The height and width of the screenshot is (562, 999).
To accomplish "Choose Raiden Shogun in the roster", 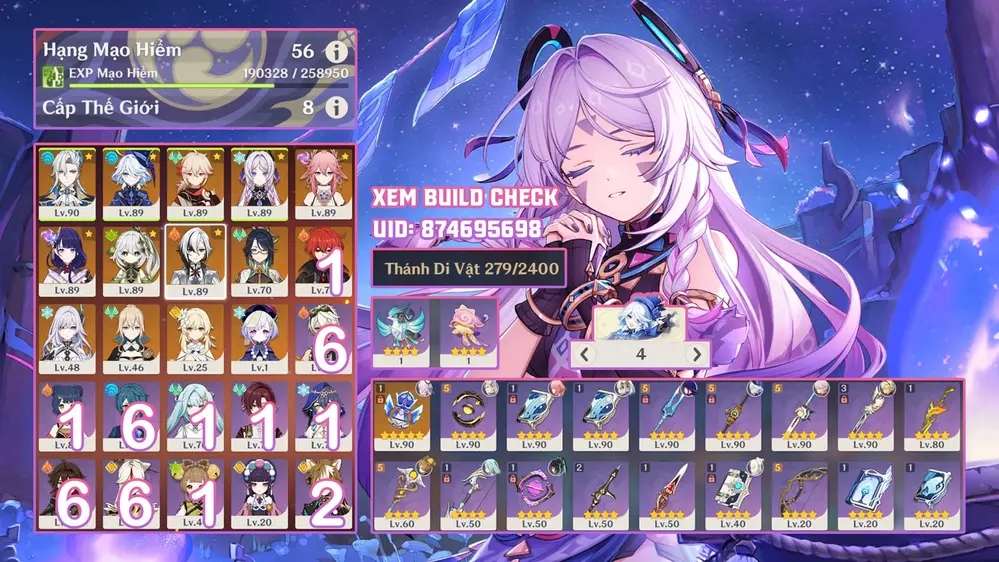I will pyautogui.click(x=67, y=260).
